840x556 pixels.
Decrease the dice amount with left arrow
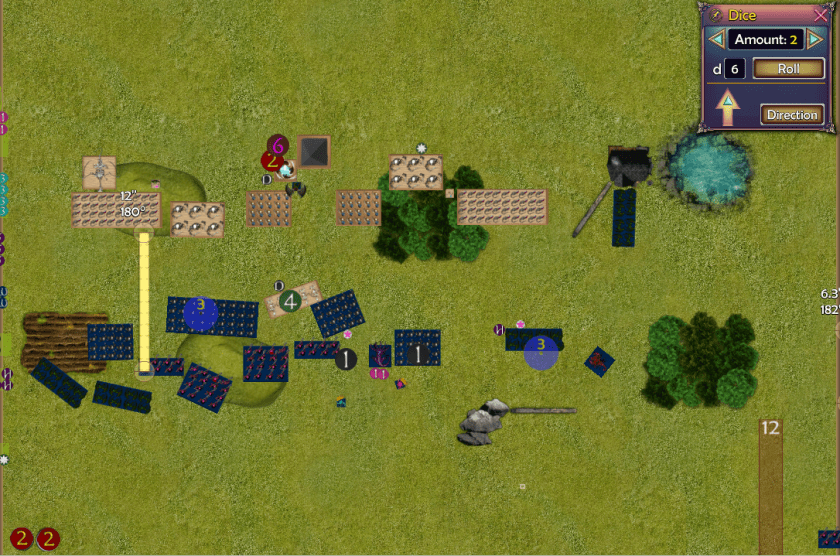(x=715, y=39)
